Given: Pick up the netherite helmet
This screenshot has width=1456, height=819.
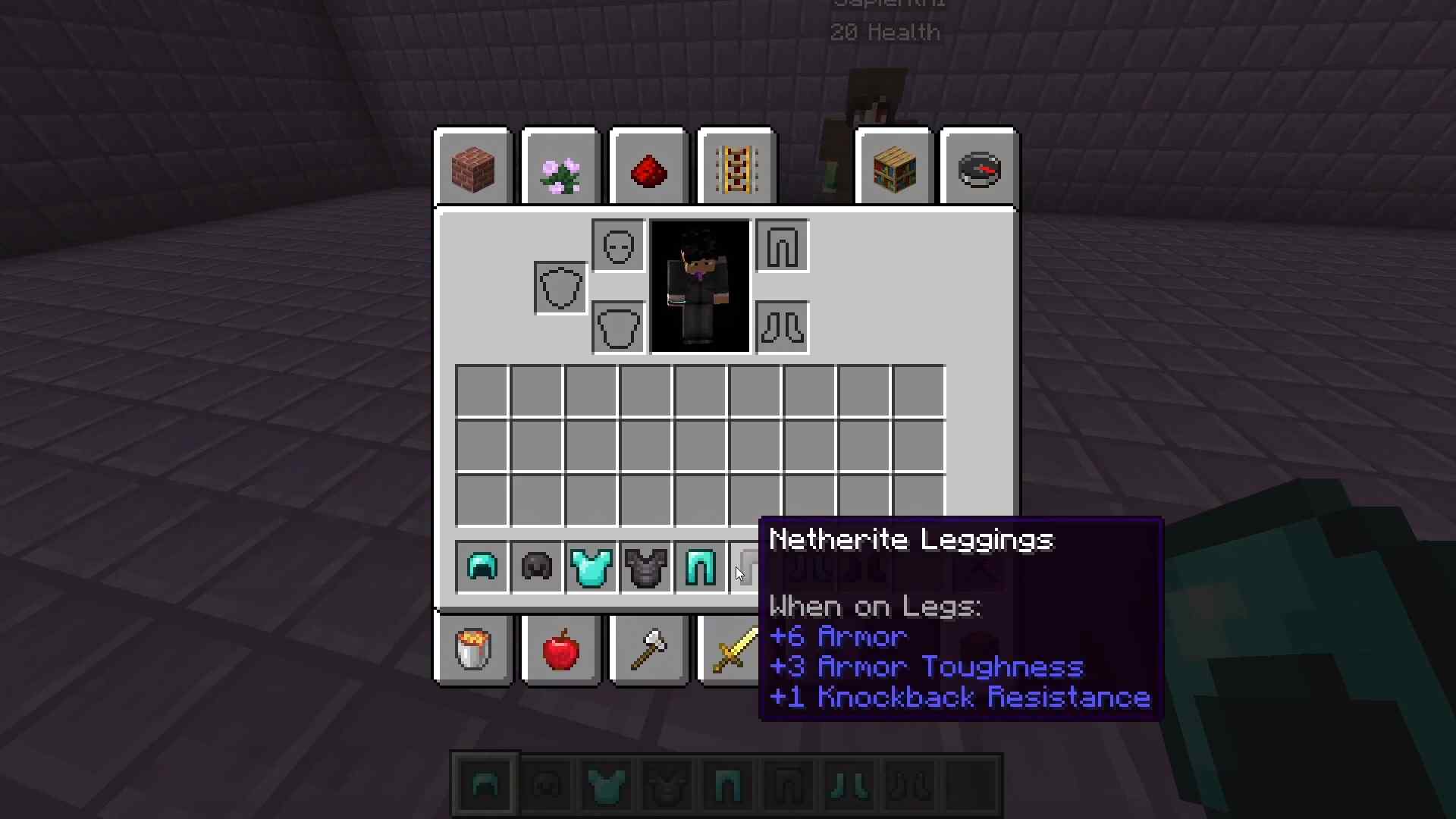Looking at the screenshot, I should (x=535, y=567).
